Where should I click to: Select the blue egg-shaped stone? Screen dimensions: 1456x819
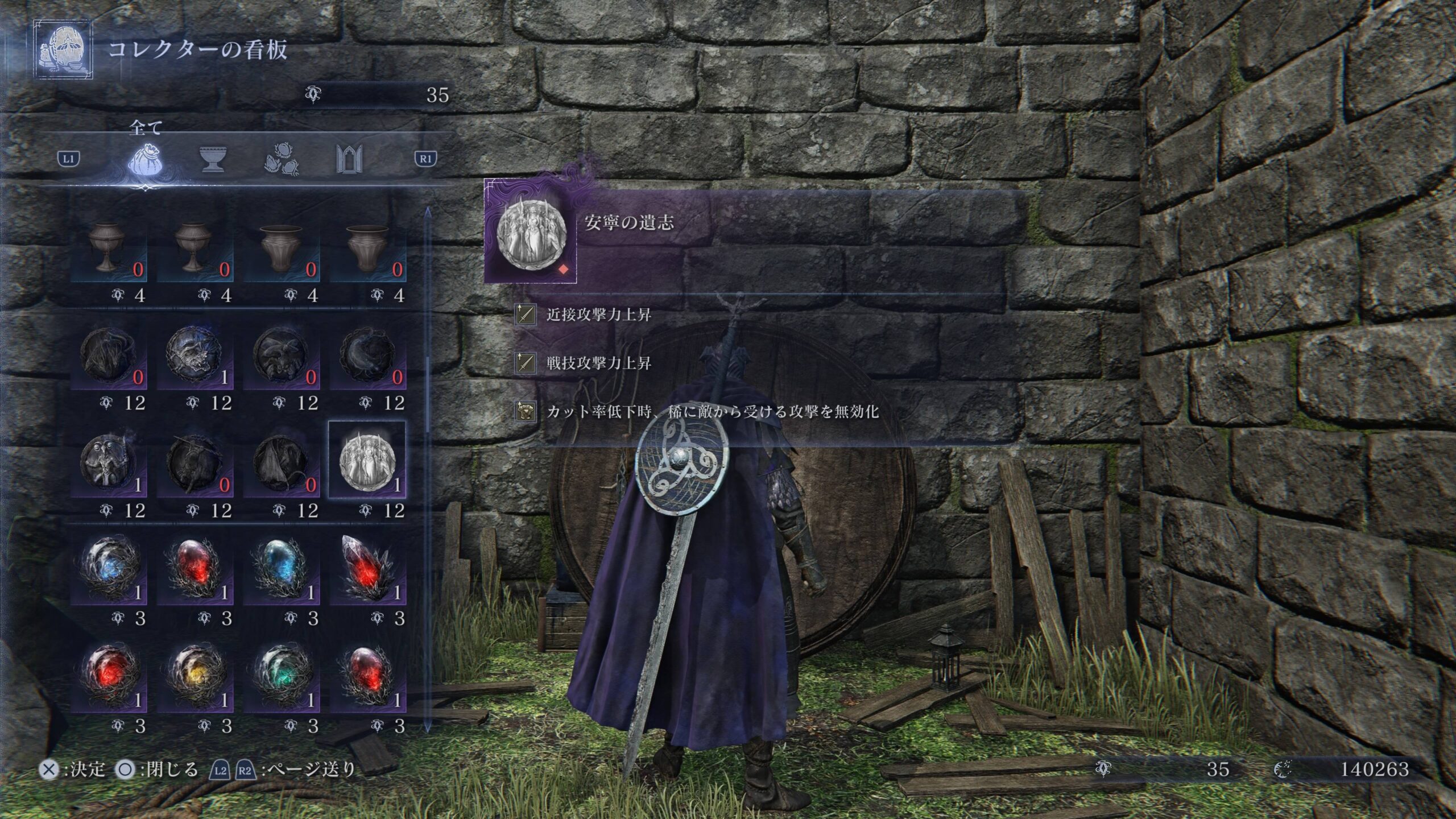click(x=282, y=570)
